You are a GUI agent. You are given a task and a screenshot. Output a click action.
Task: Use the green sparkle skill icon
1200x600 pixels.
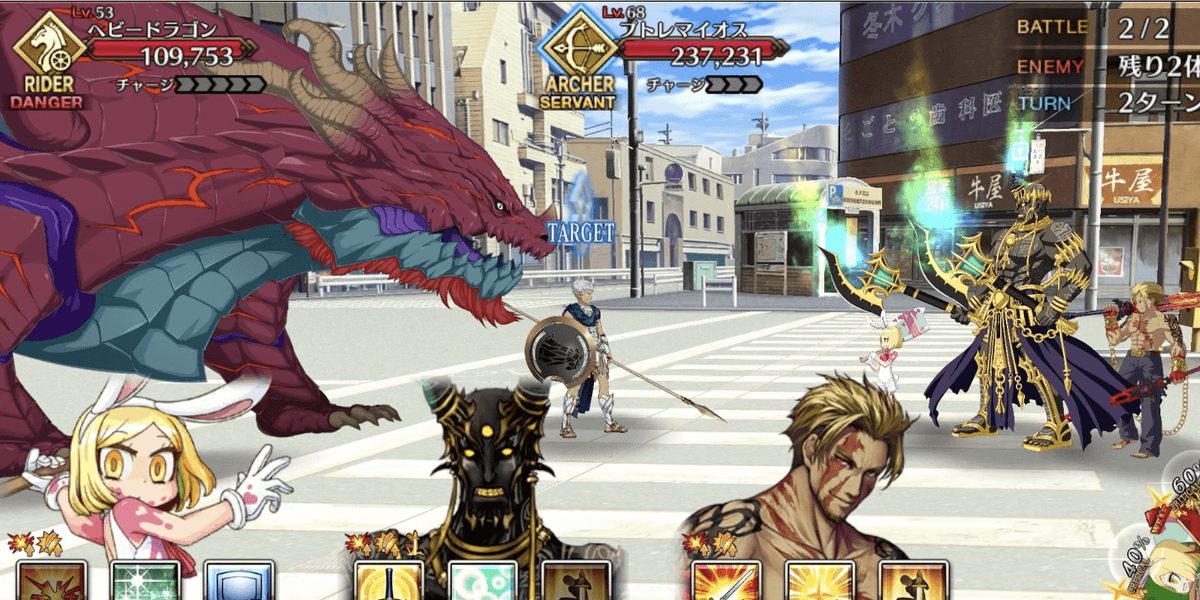pyautogui.click(x=145, y=582)
